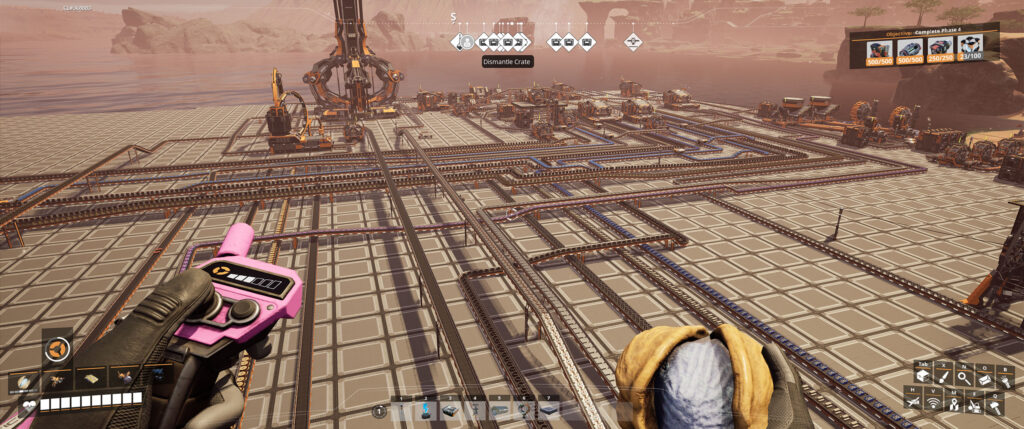Click the grey player marker on the compass
The image size is (1024, 429).
tap(466, 42)
